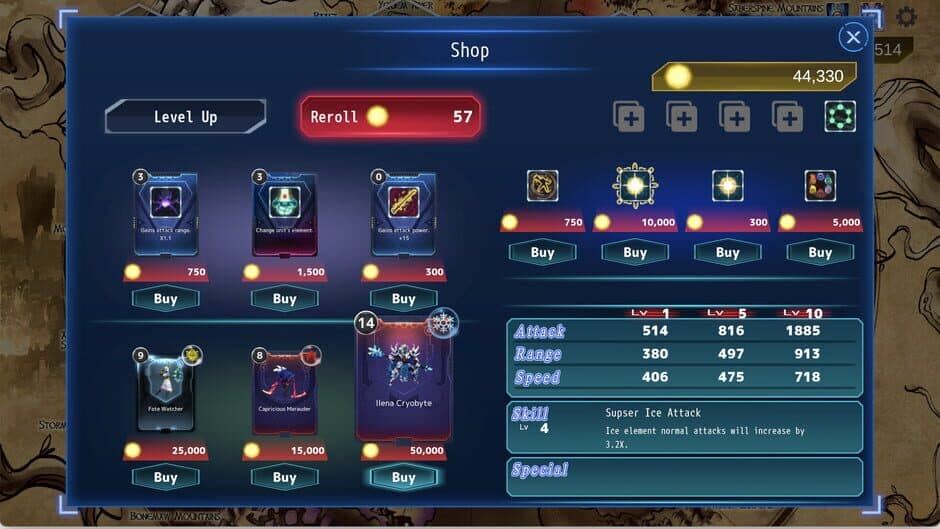Image resolution: width=940 pixels, height=529 pixels.
Task: Buy the 750 gold item on the right
Action: (542, 252)
